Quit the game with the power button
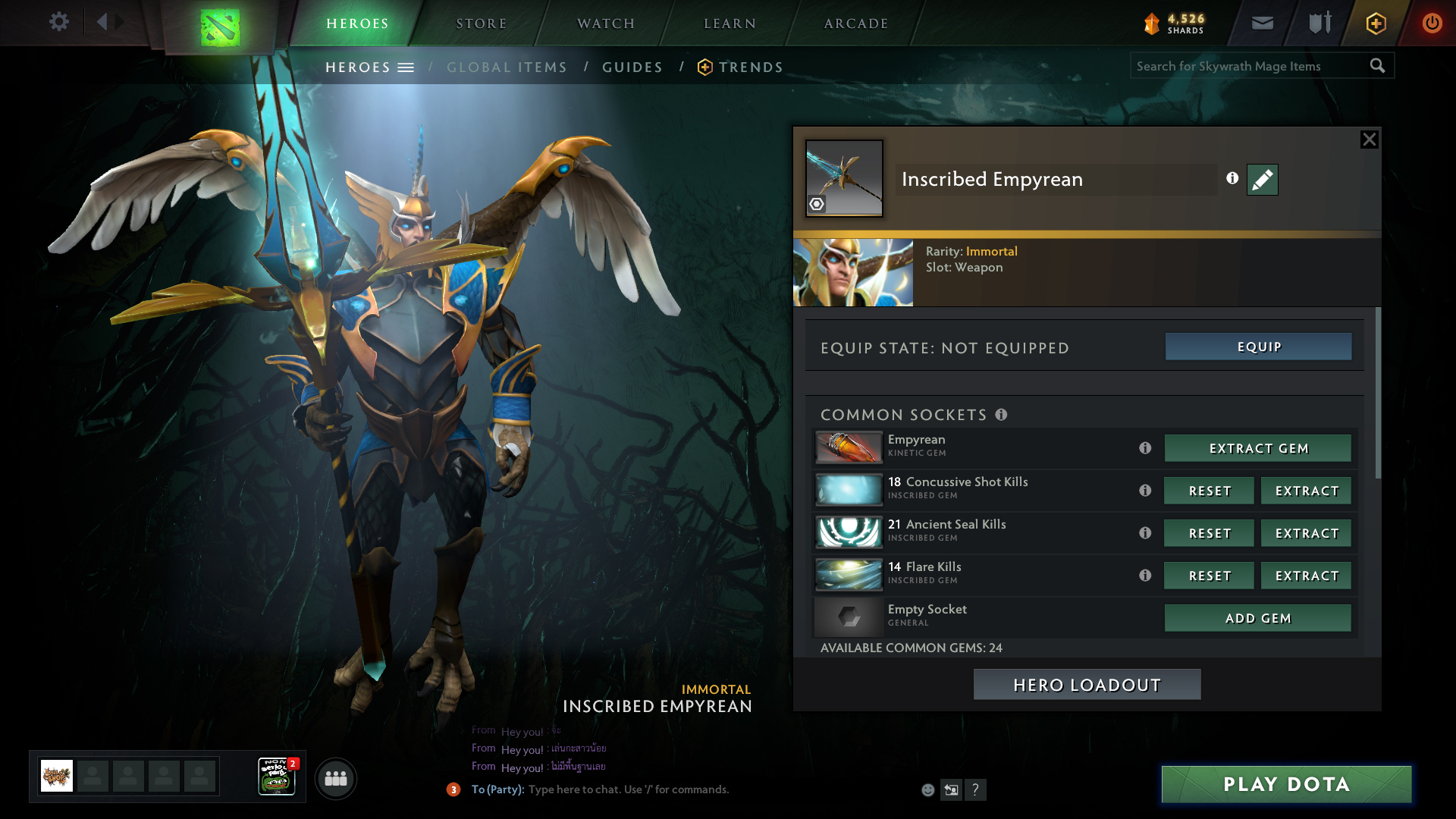 (x=1432, y=24)
